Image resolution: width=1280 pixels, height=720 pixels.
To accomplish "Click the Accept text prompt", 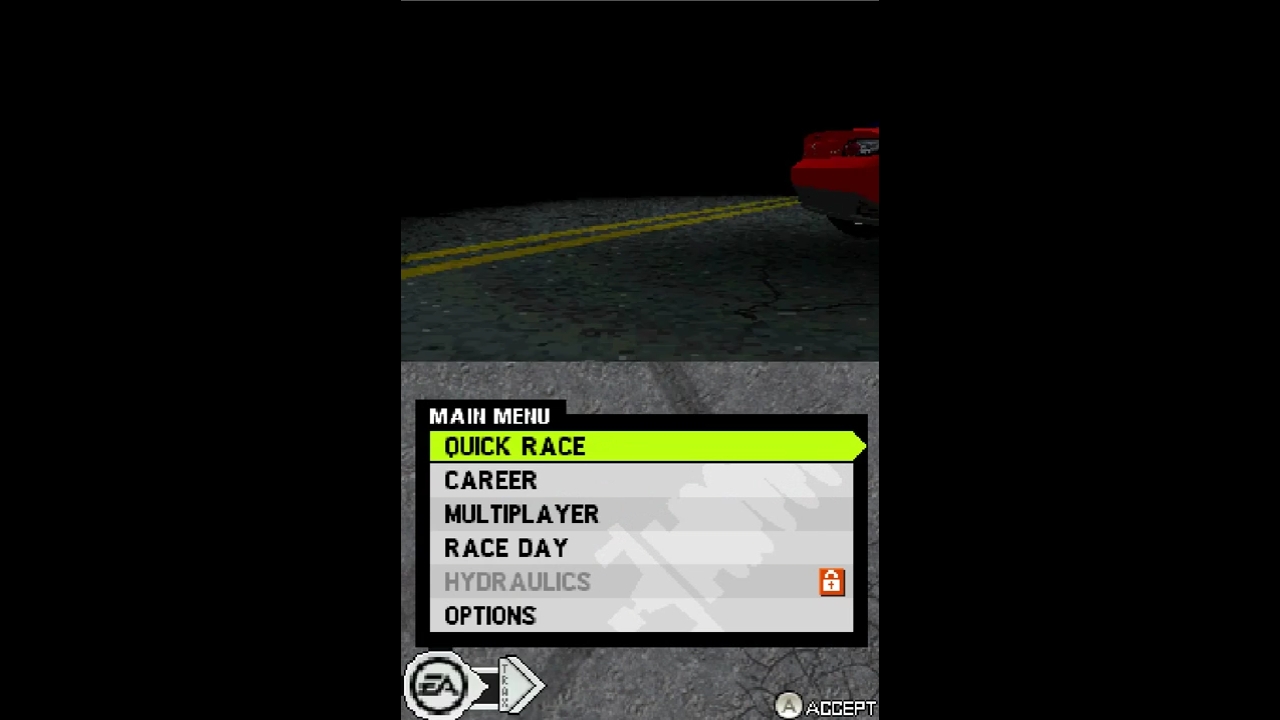I will [838, 706].
